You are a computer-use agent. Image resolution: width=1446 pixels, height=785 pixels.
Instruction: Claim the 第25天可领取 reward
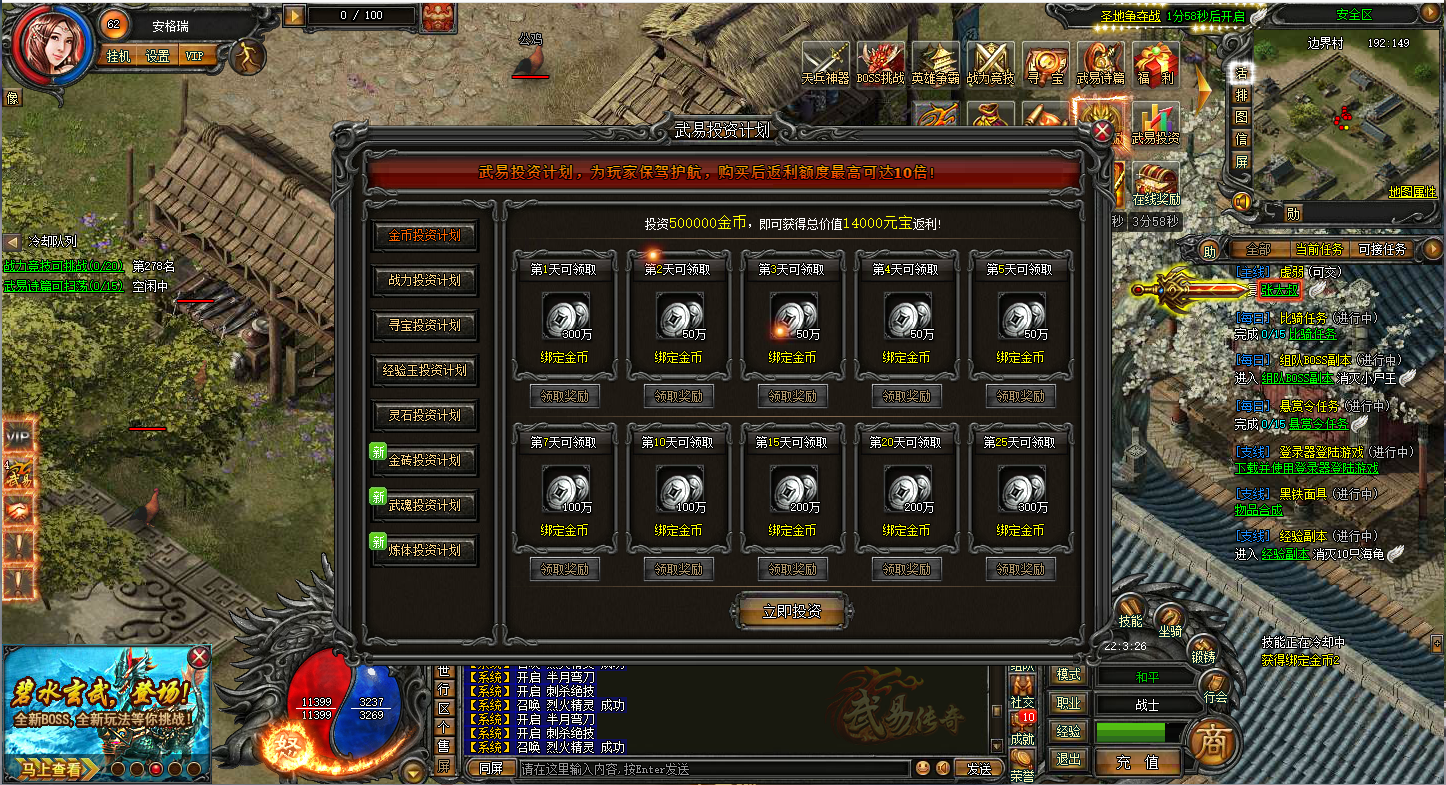coord(1020,569)
